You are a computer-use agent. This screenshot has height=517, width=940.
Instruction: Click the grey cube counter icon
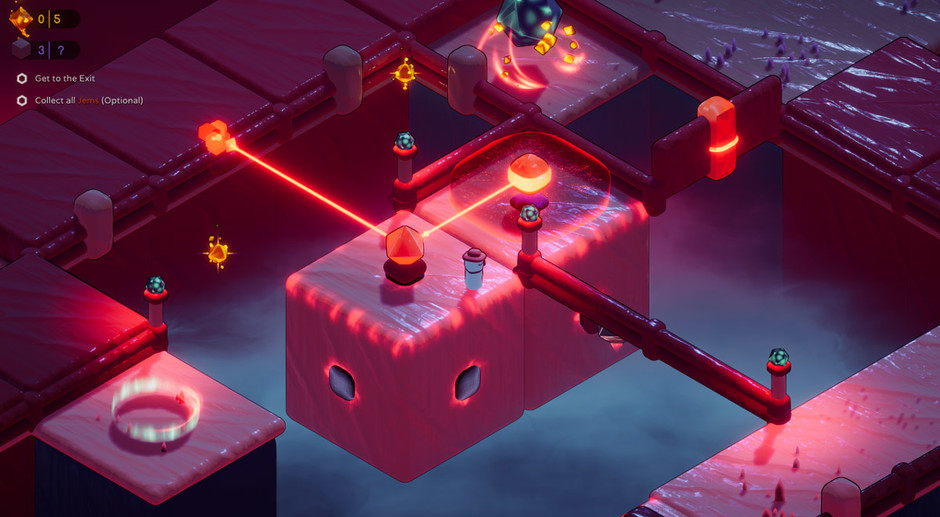(x=21, y=49)
